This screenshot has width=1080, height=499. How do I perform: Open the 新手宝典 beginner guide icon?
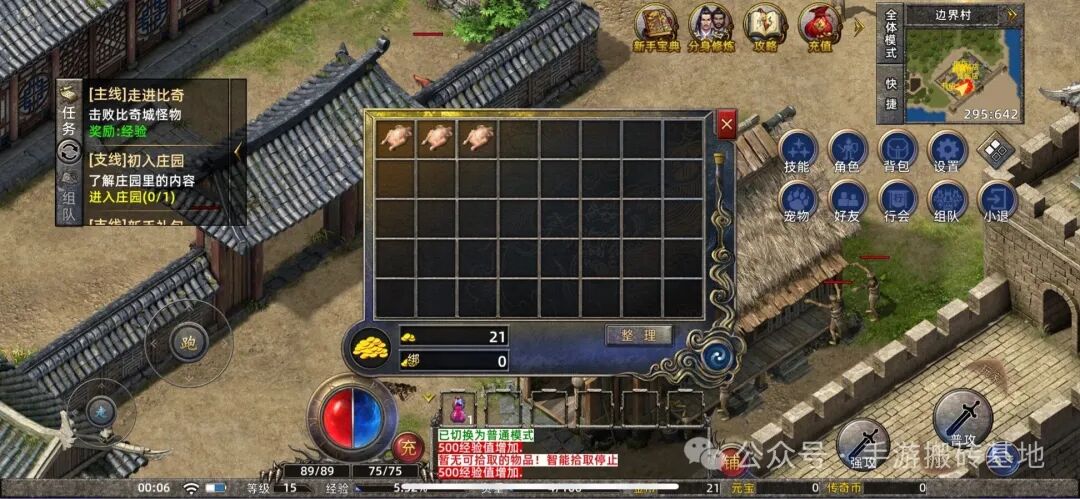[658, 26]
